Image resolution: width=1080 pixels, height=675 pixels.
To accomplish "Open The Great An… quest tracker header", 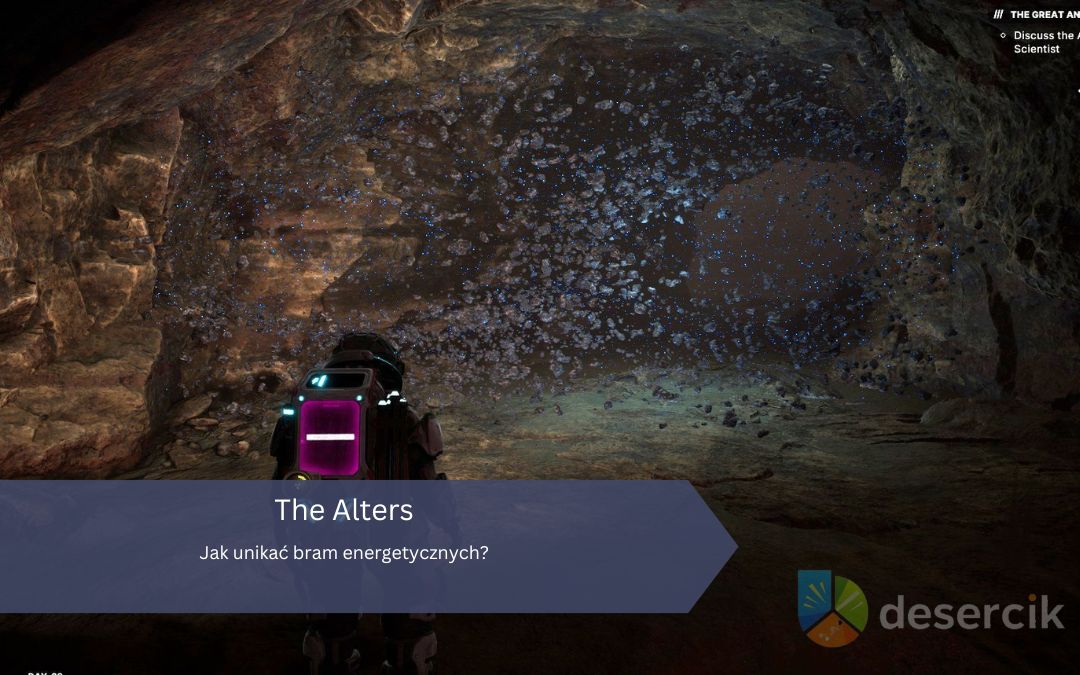I will [x=1043, y=15].
